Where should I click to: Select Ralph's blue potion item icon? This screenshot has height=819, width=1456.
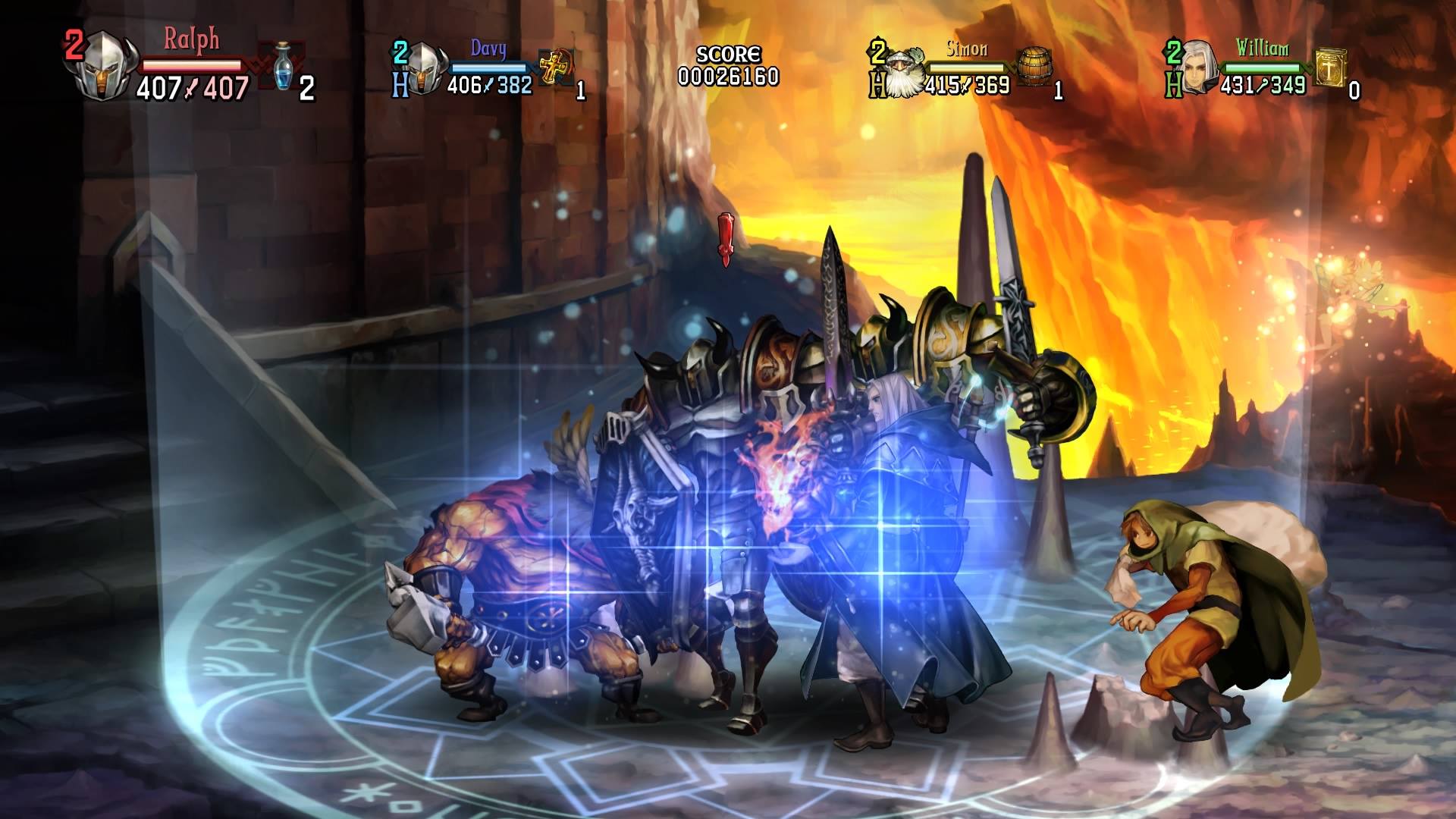click(x=284, y=67)
